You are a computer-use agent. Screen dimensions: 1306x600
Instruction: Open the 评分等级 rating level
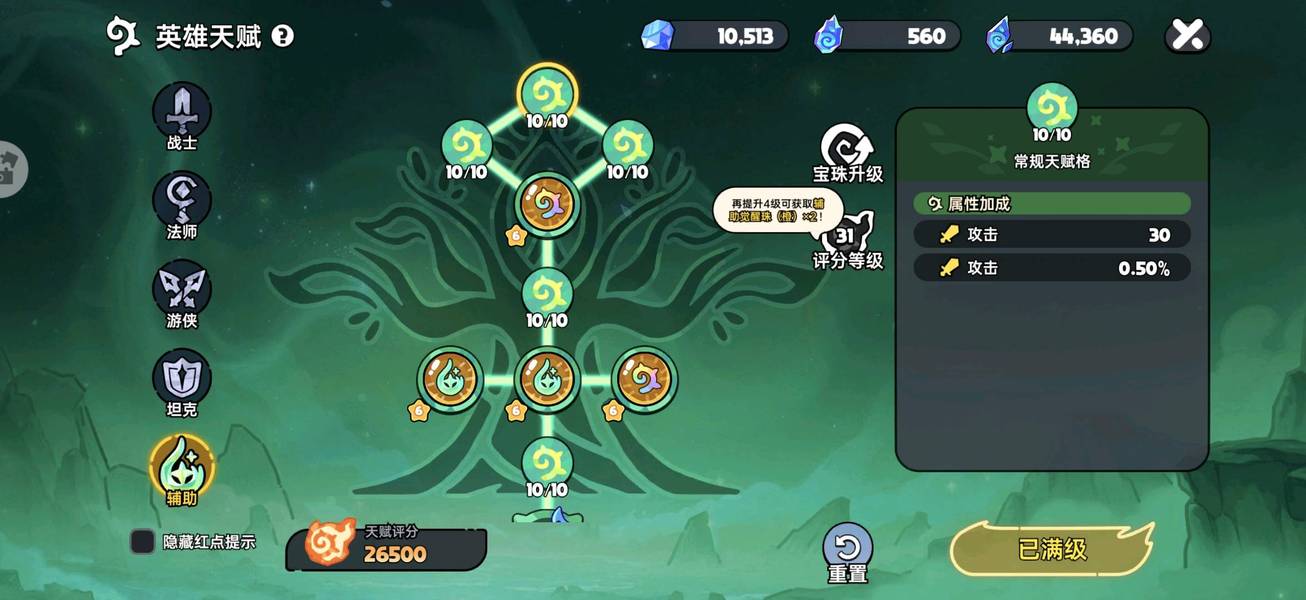(x=847, y=240)
